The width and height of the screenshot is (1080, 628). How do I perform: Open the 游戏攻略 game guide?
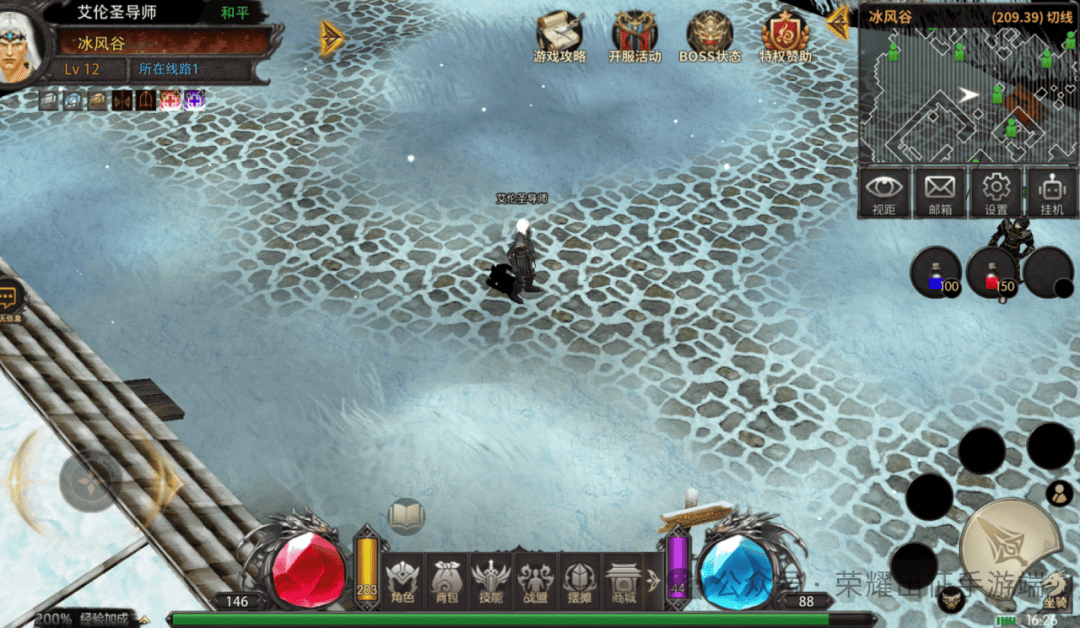coord(560,38)
